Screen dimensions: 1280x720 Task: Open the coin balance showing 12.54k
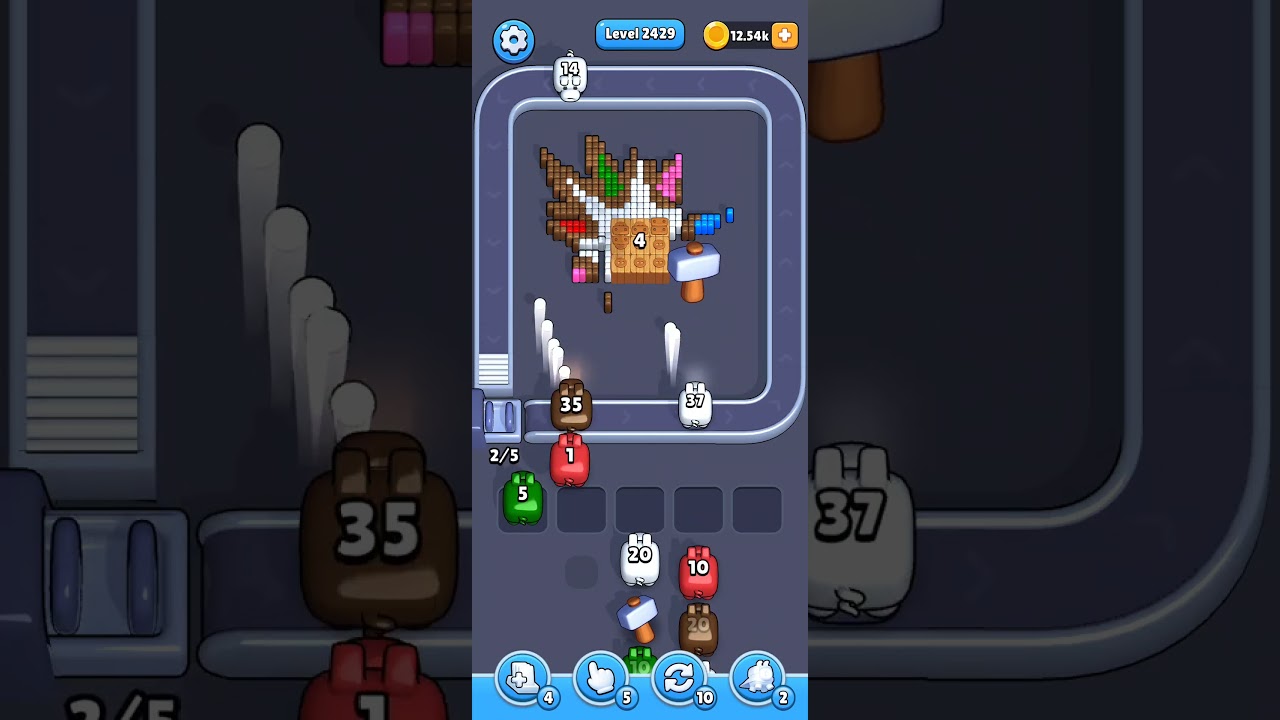pyautogui.click(x=738, y=35)
